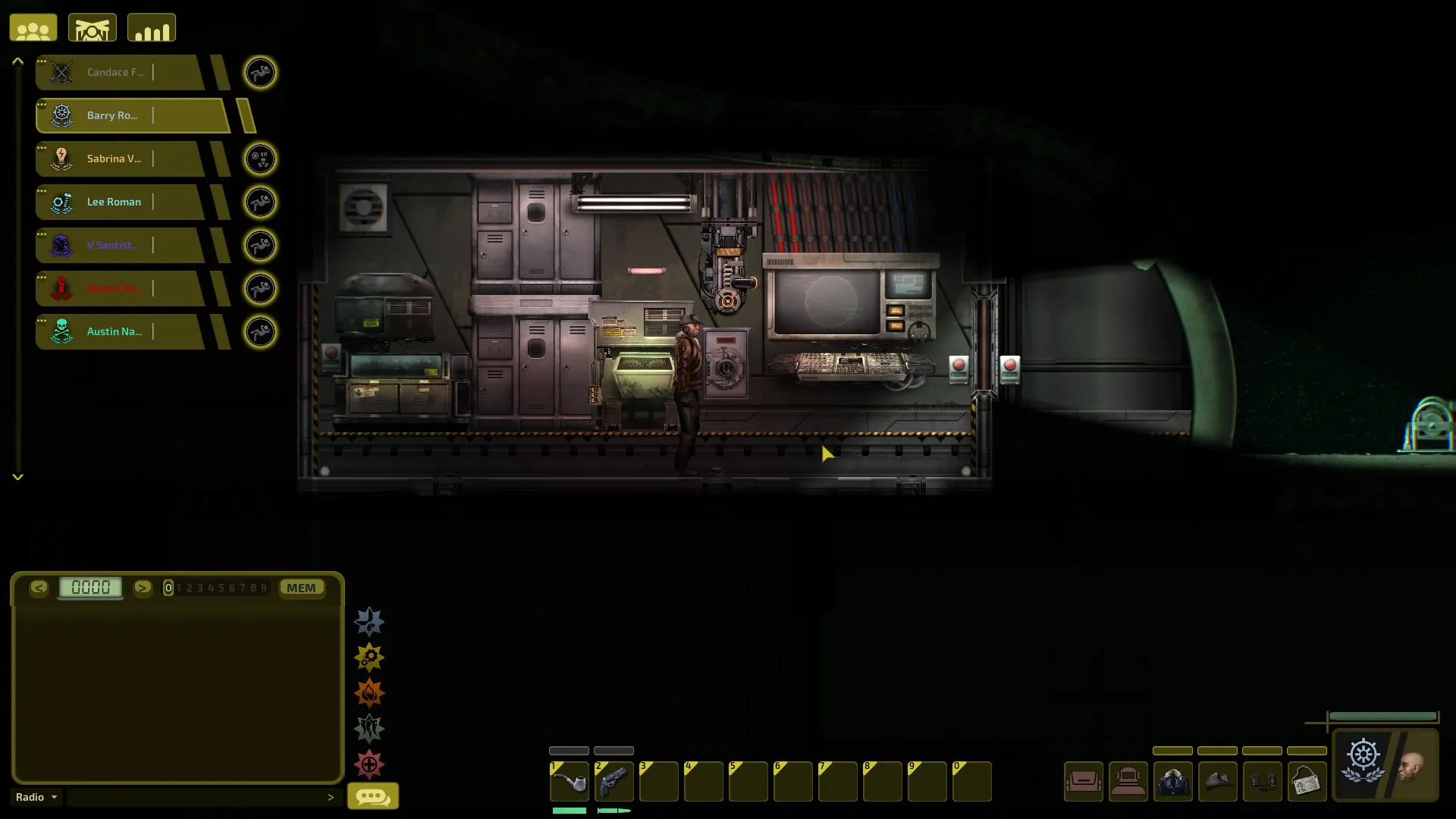Report broken devices with the yellow gear icon

pos(369,657)
